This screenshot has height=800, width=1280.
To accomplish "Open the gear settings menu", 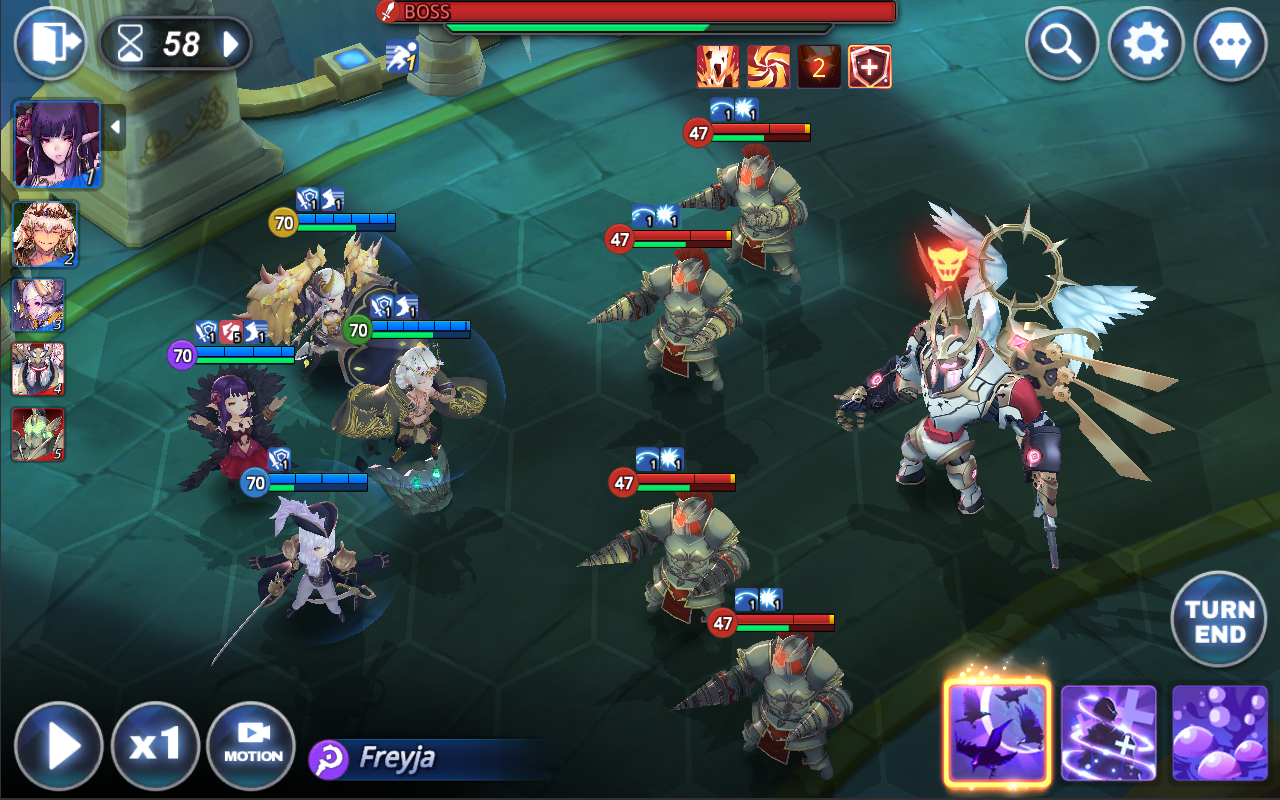I will (1146, 43).
